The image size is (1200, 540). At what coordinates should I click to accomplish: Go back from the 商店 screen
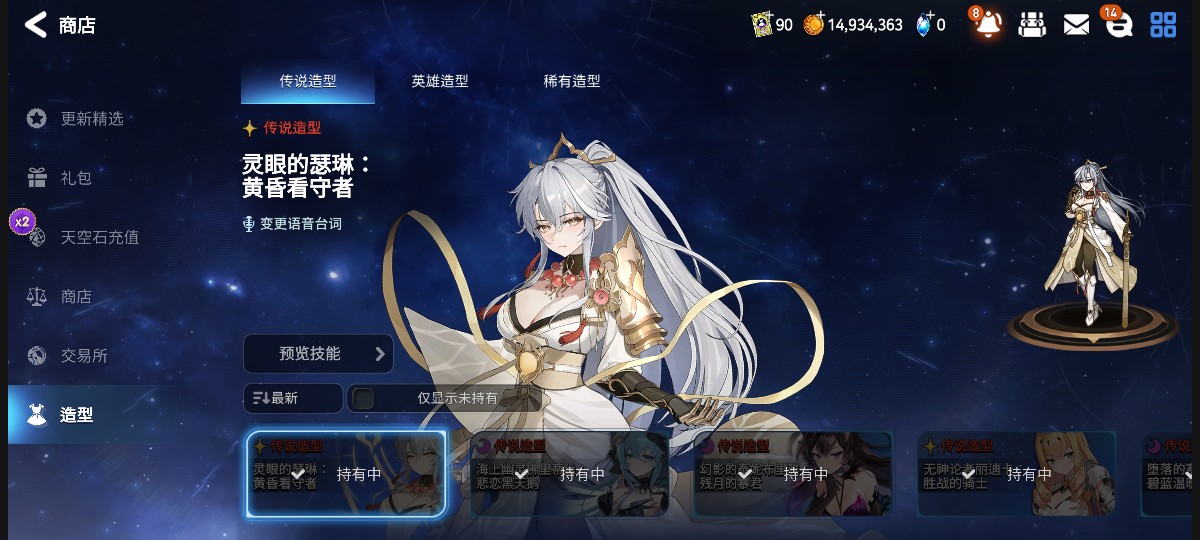pos(36,24)
